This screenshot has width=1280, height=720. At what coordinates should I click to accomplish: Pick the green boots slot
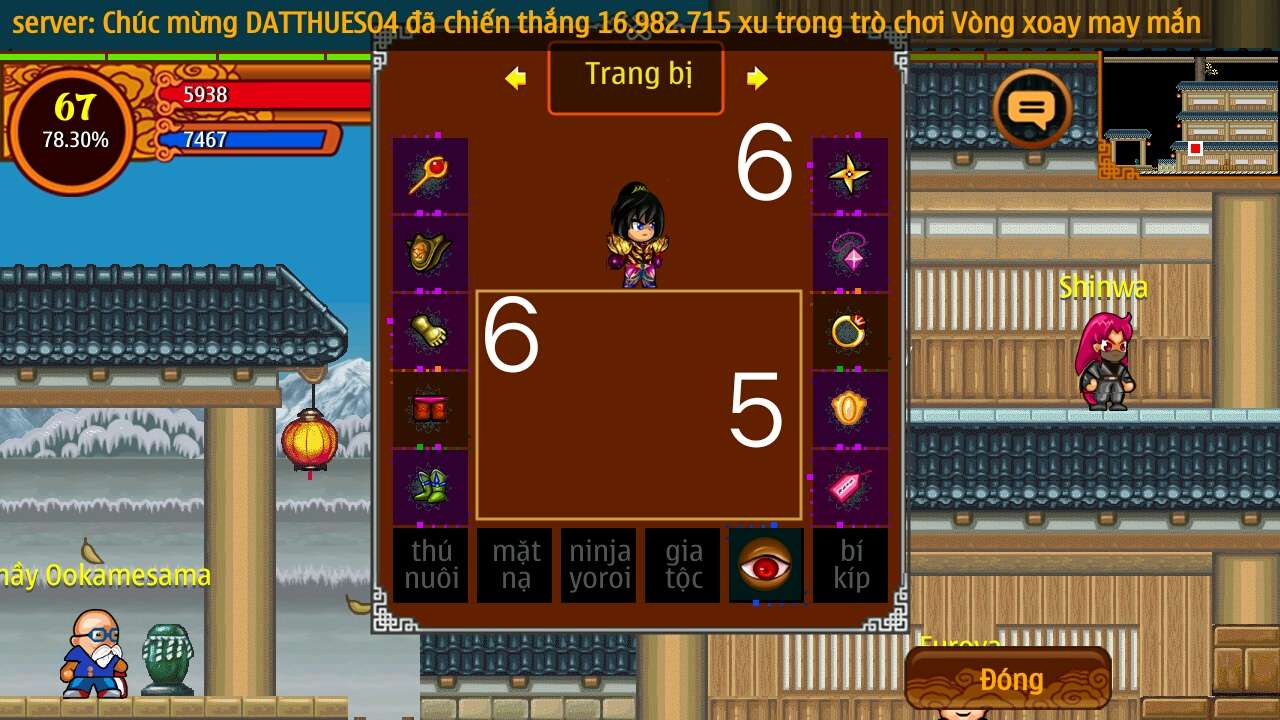click(x=430, y=487)
